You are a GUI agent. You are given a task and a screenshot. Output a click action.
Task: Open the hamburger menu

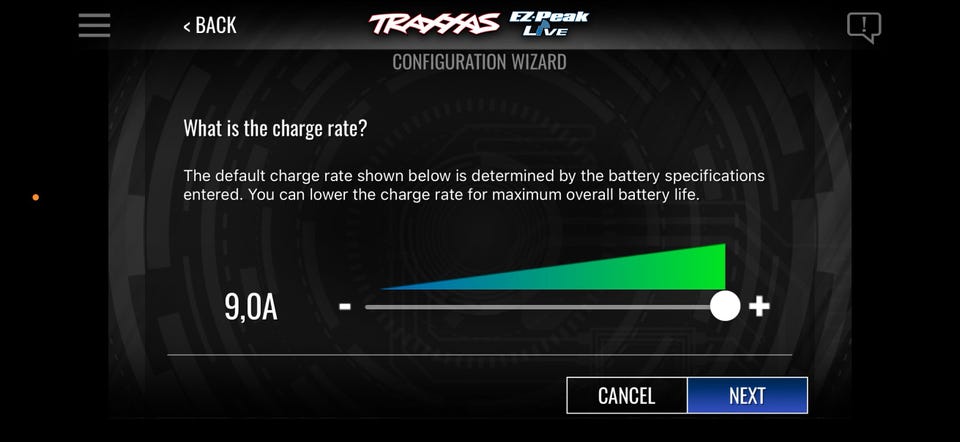point(94,25)
